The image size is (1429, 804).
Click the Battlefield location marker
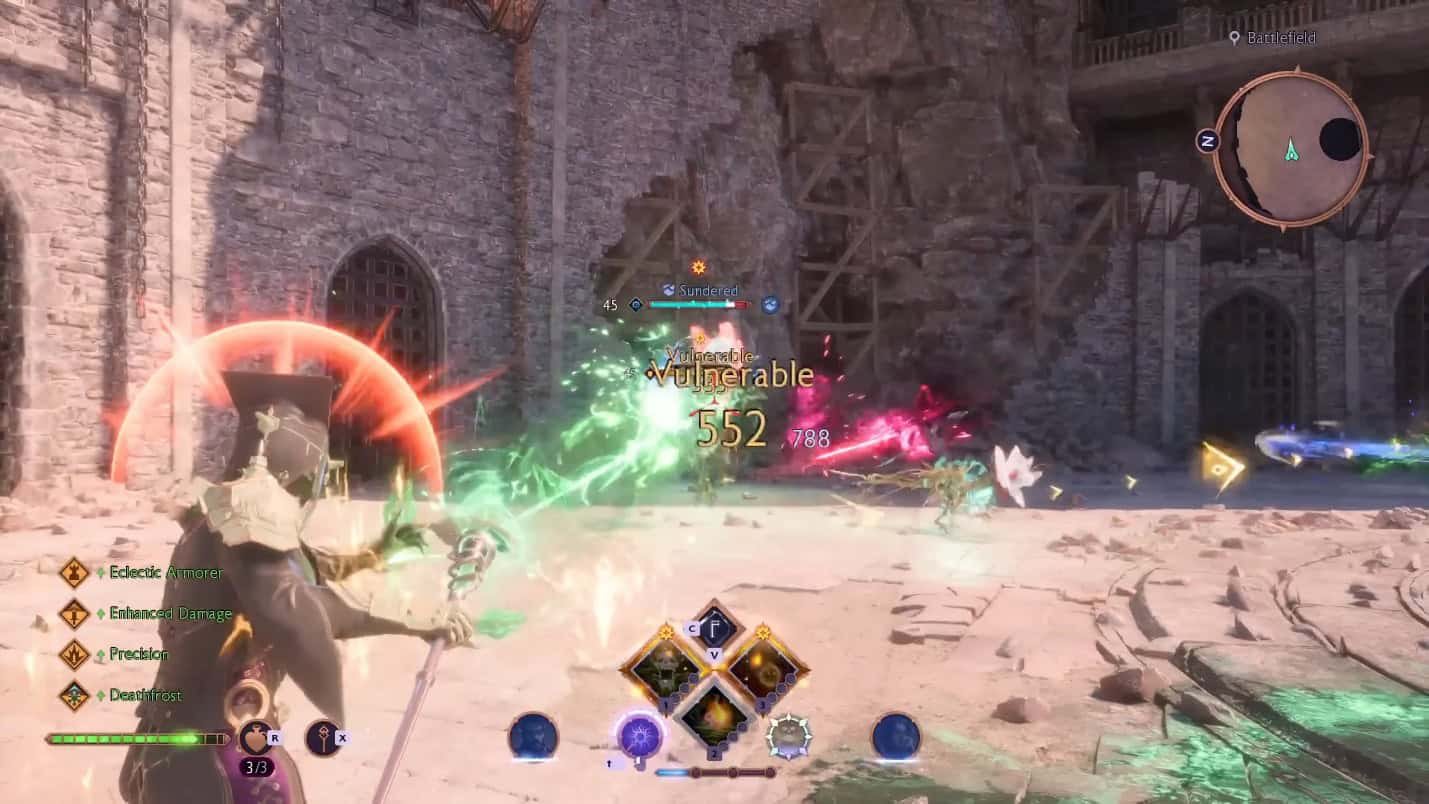[1271, 39]
